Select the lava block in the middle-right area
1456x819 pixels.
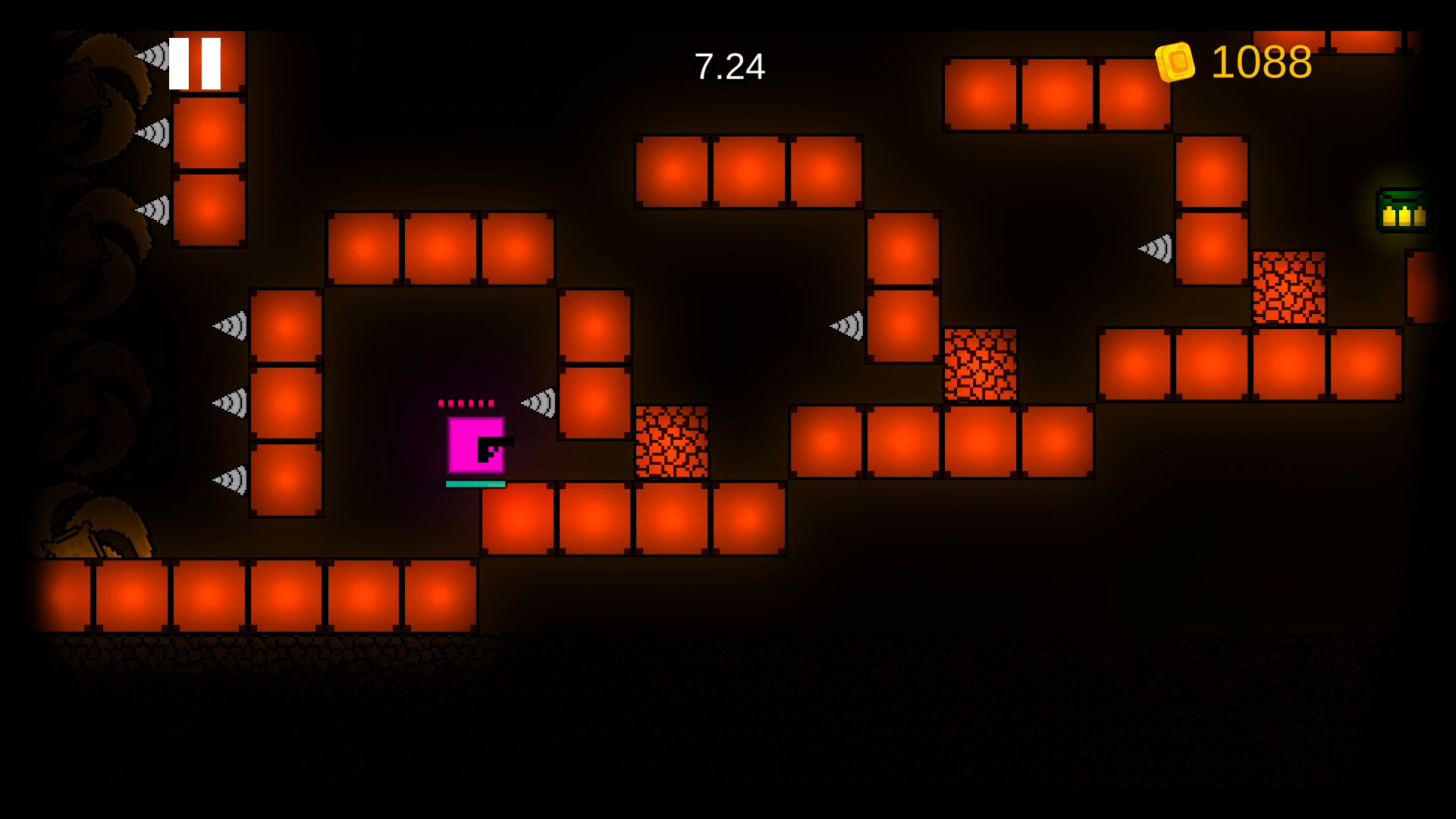978,364
